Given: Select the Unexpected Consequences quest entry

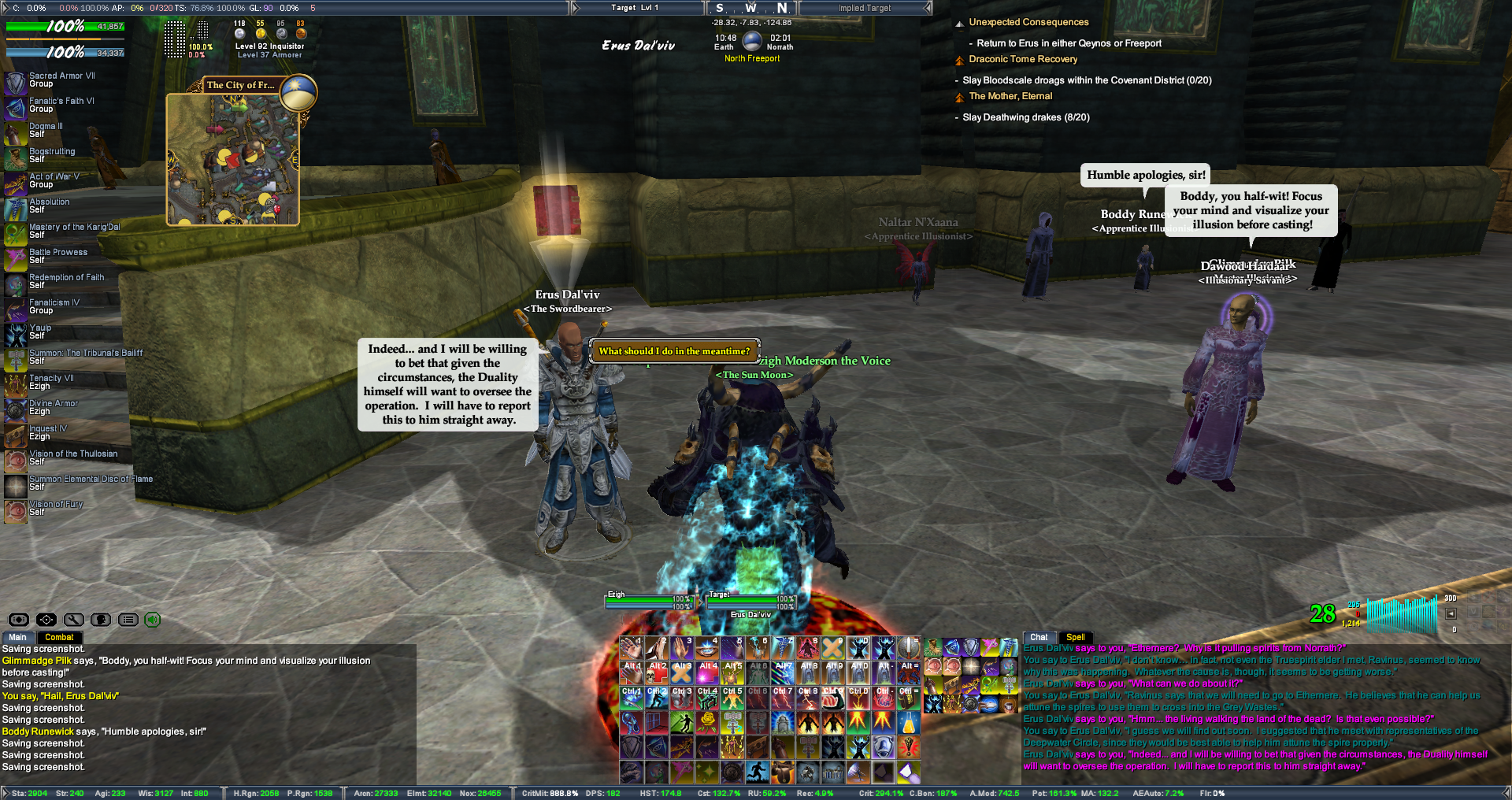Looking at the screenshot, I should pos(1028,23).
